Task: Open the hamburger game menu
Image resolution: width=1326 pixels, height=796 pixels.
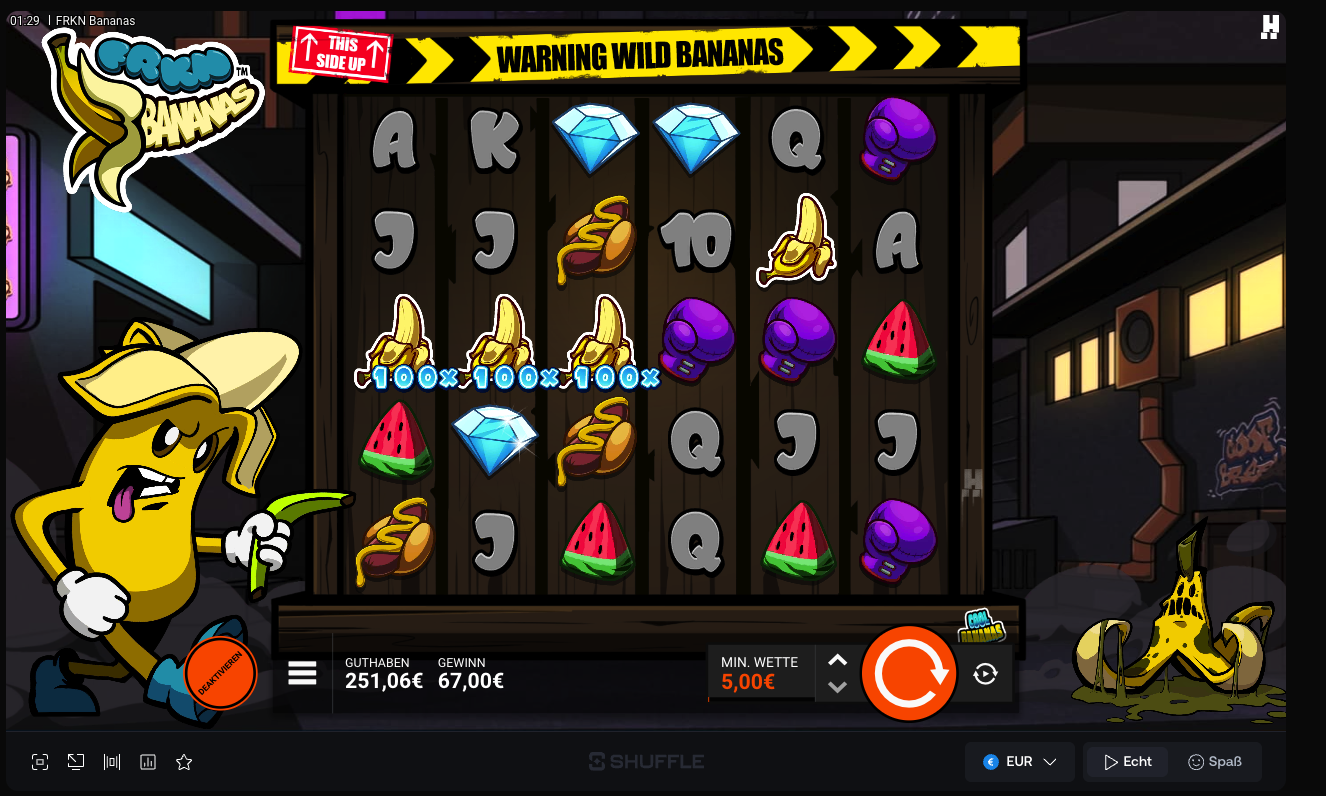Action: pyautogui.click(x=302, y=673)
